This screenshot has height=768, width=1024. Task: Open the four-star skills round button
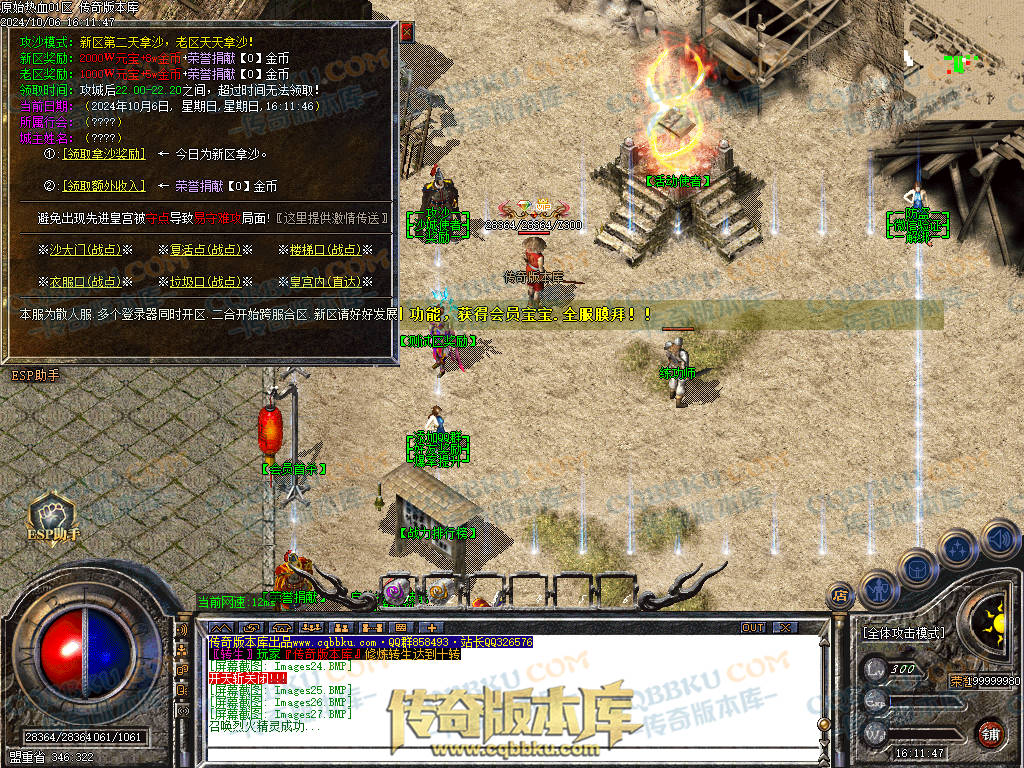pos(958,548)
